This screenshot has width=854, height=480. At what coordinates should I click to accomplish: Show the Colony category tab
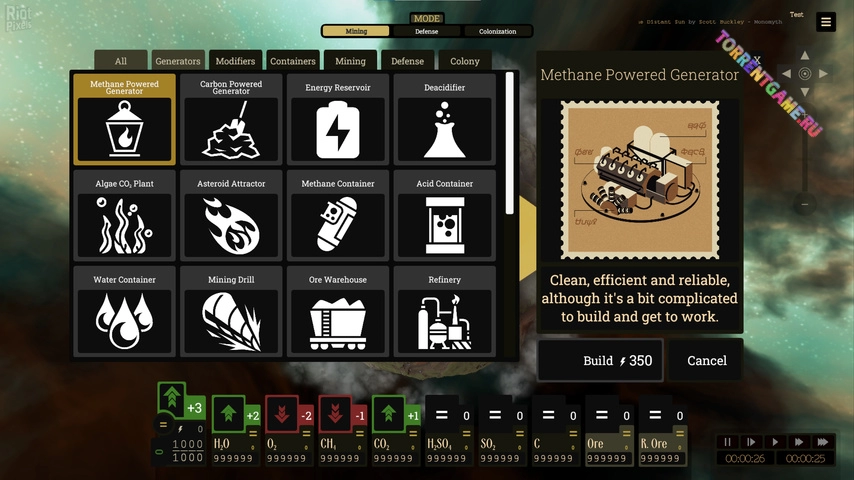click(465, 61)
